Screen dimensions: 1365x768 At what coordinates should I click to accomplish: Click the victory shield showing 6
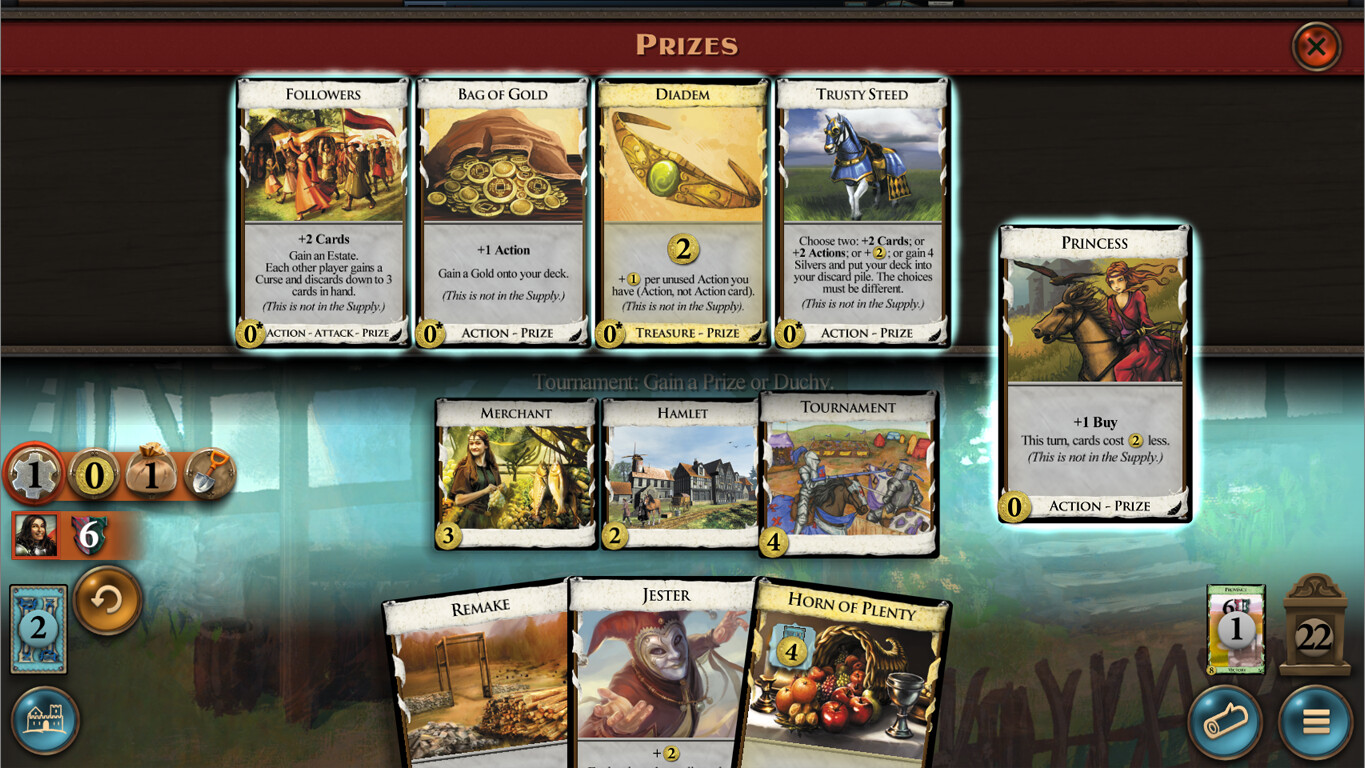click(88, 535)
